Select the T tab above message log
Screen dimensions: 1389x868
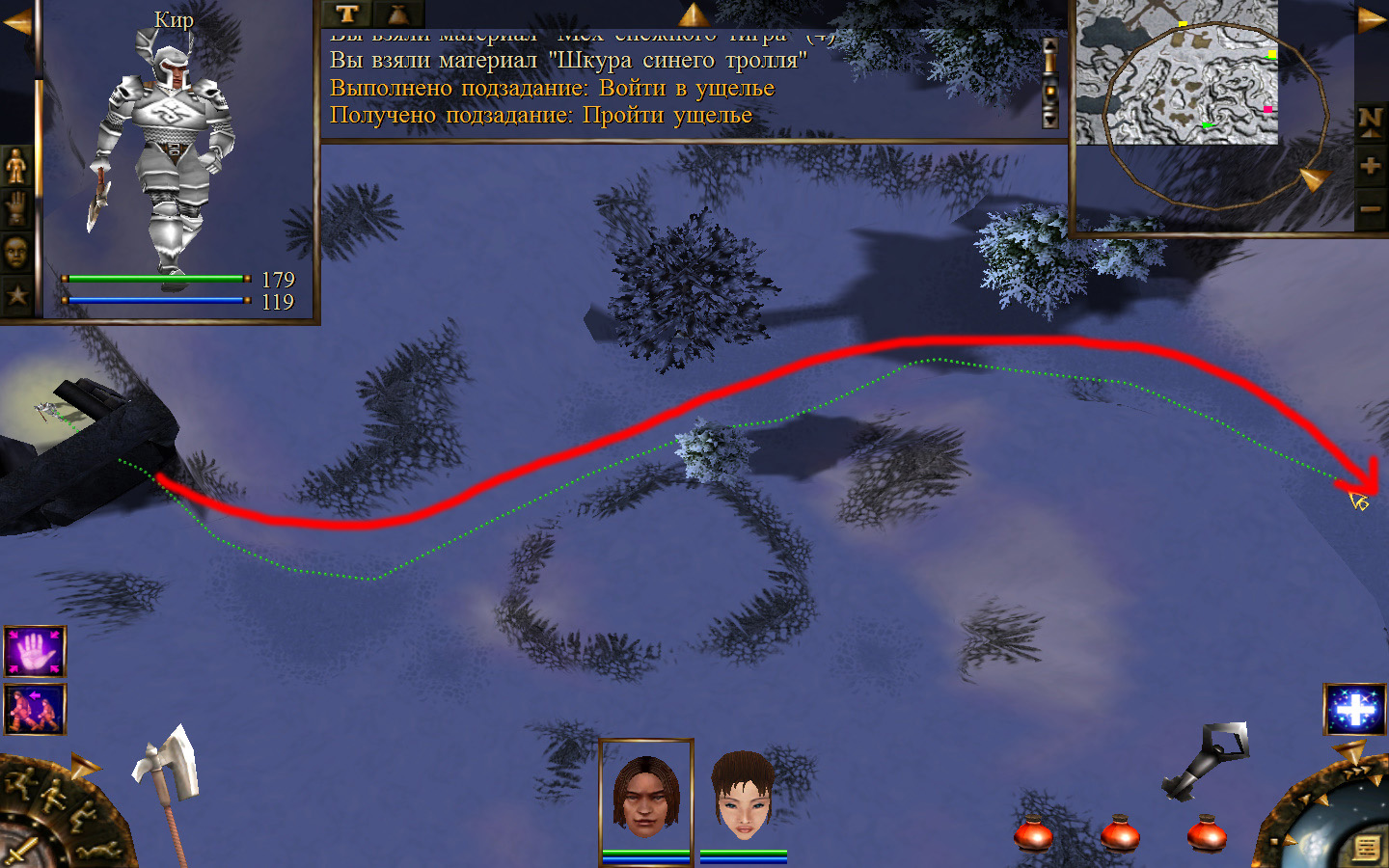tap(347, 14)
